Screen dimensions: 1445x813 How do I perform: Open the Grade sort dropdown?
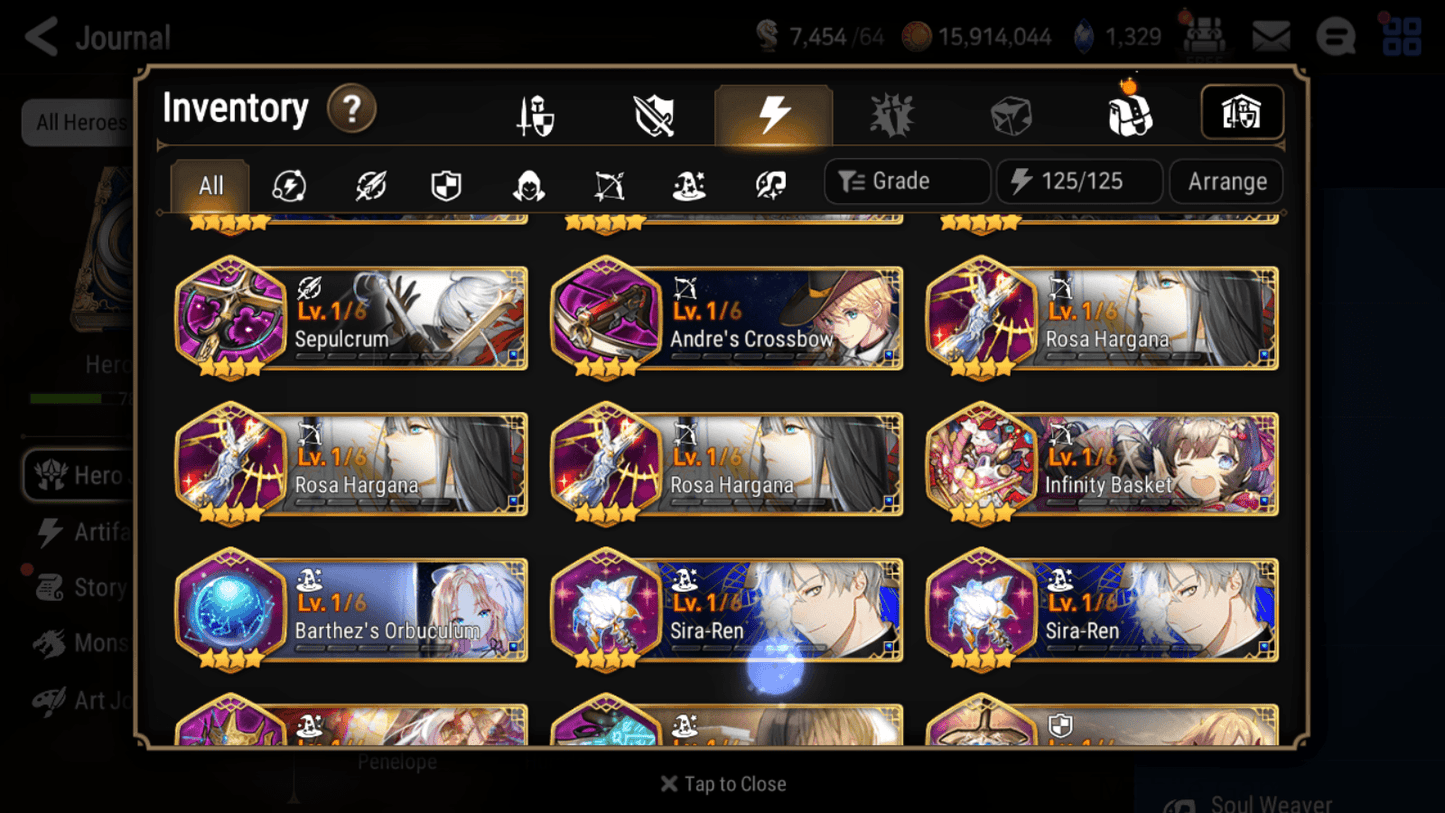coord(906,181)
